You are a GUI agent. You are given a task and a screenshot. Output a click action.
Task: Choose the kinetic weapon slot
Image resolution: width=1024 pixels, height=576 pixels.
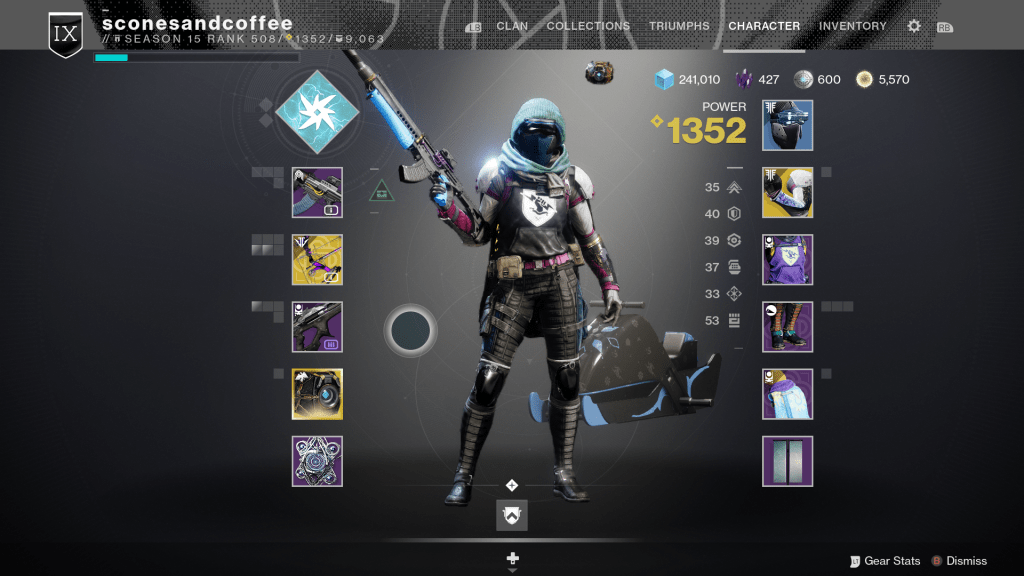tap(317, 192)
